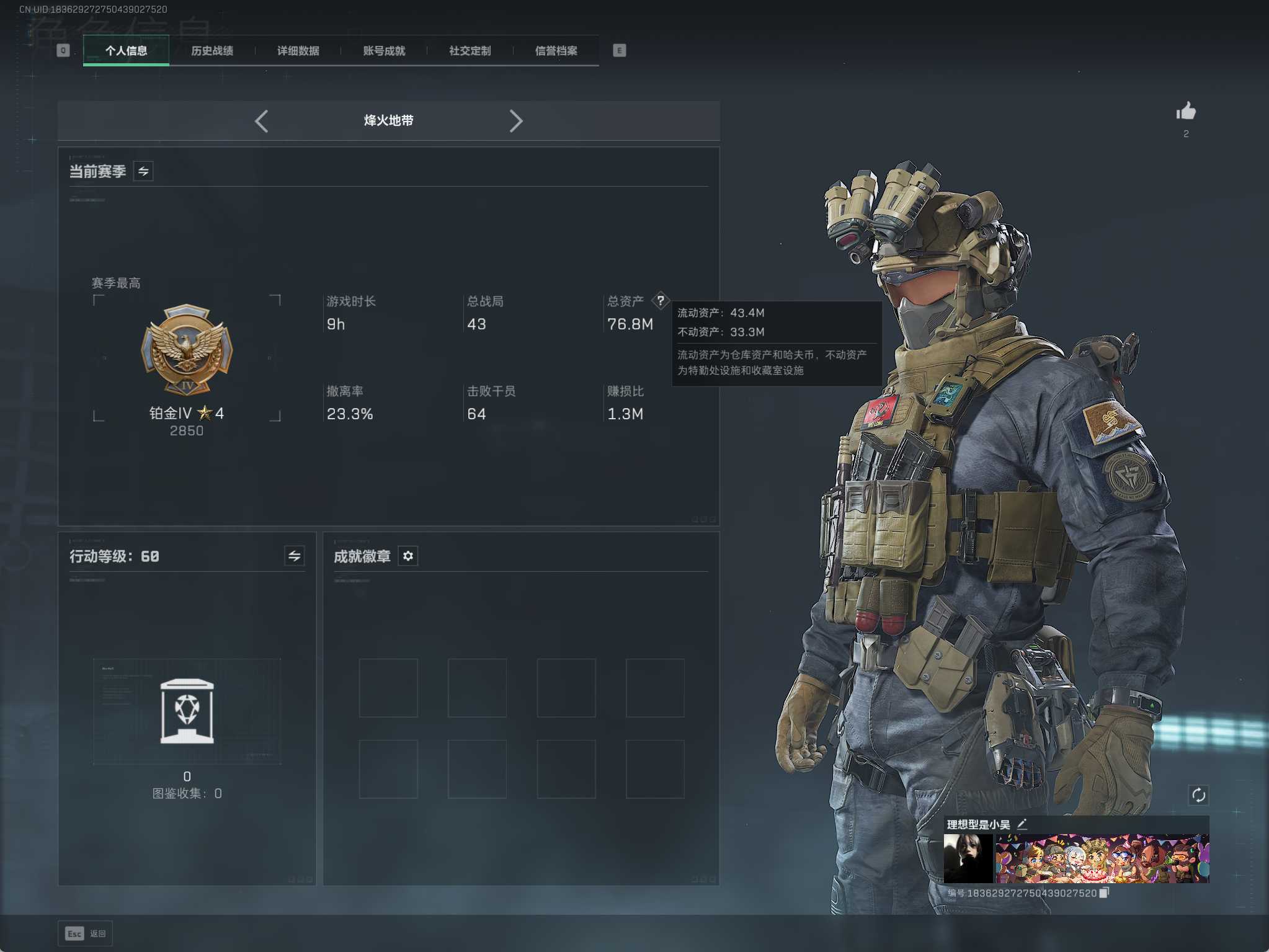
Task: Copy the player ID number
Action: (x=1104, y=893)
